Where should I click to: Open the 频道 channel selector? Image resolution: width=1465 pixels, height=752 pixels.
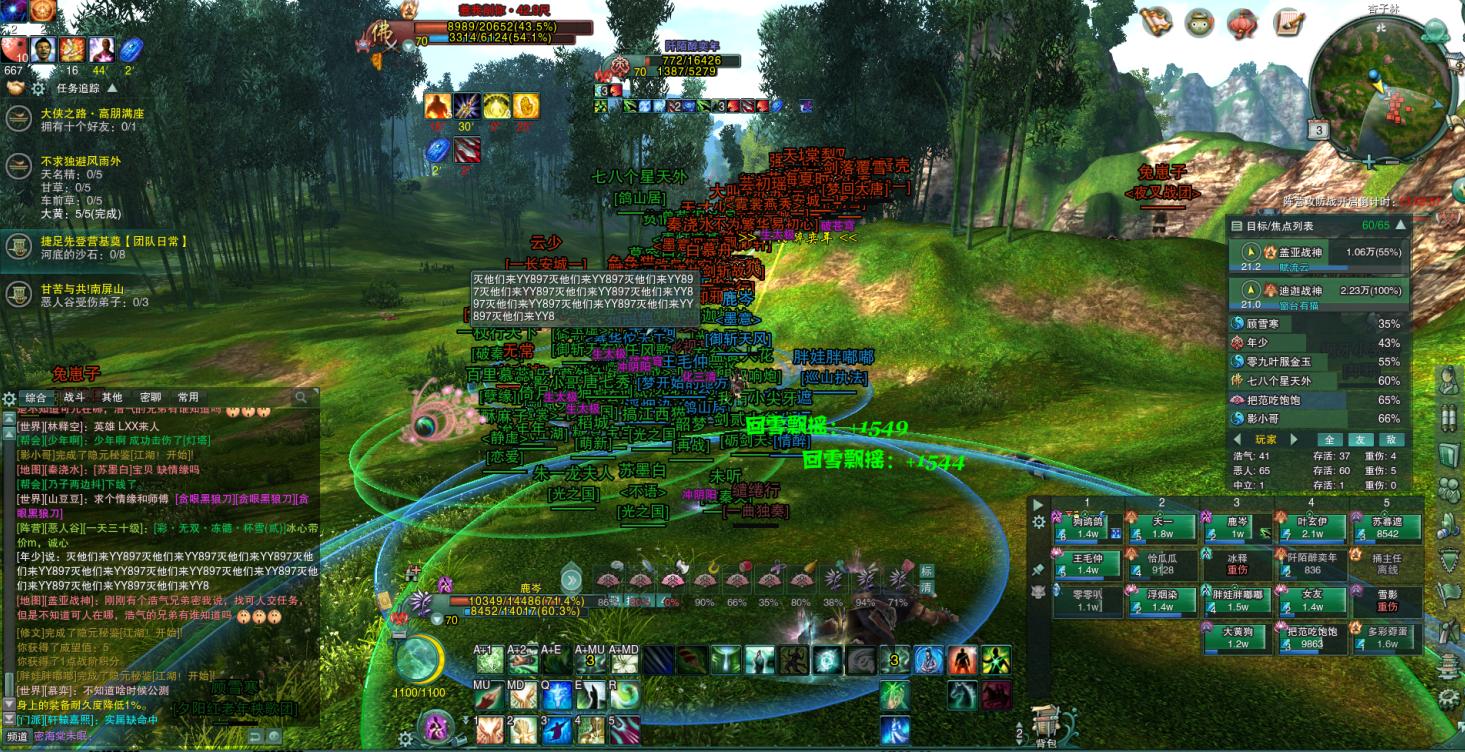(x=18, y=736)
